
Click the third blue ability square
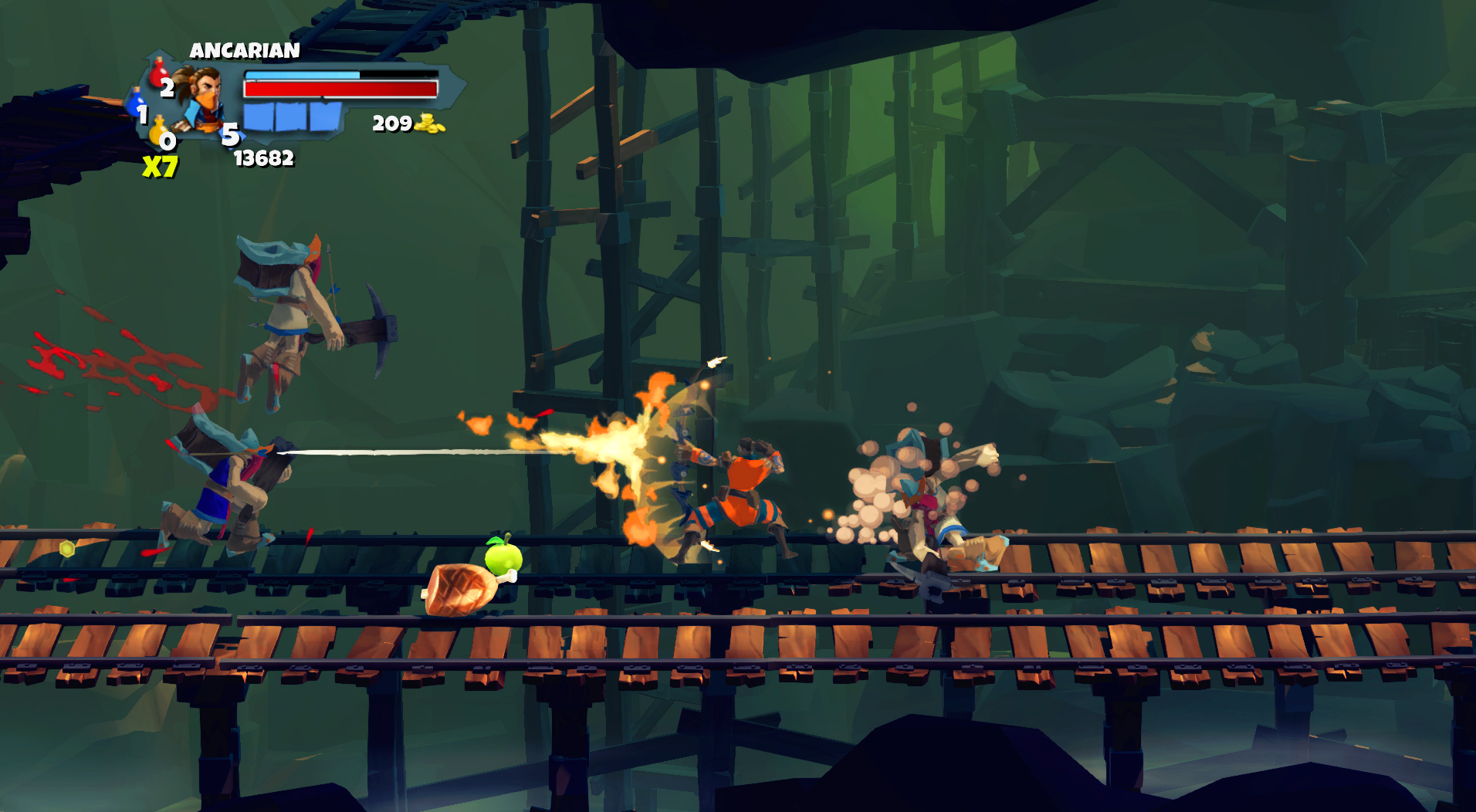pyautogui.click(x=325, y=117)
